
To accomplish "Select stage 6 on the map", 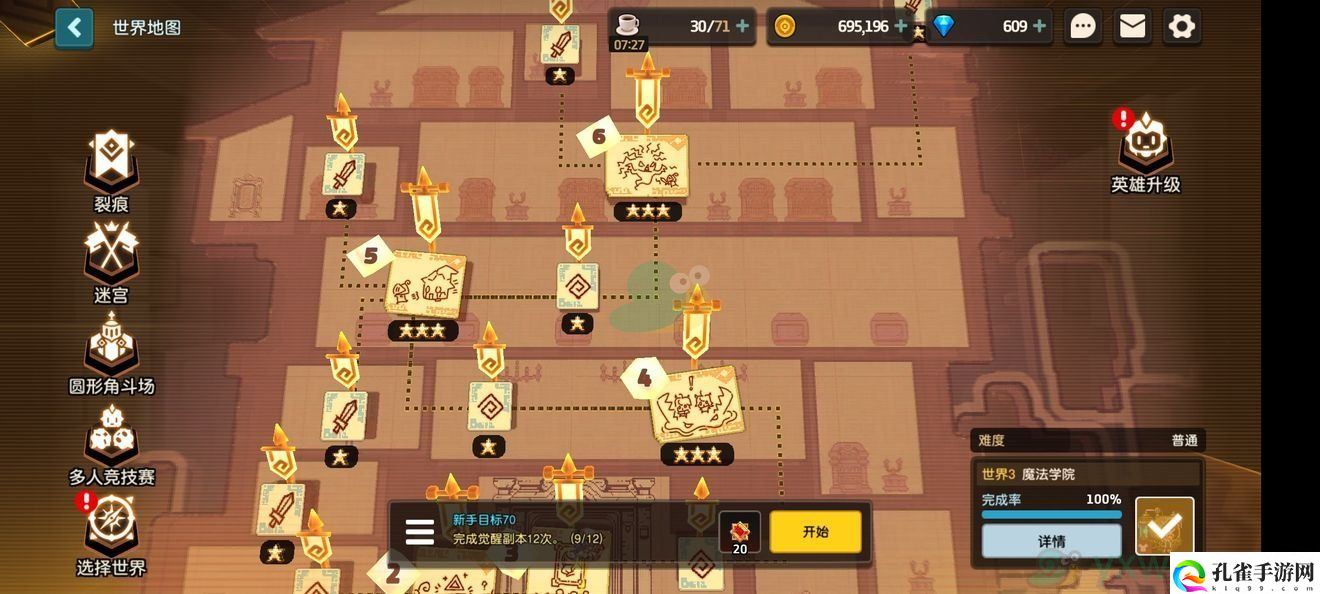I will (x=647, y=165).
